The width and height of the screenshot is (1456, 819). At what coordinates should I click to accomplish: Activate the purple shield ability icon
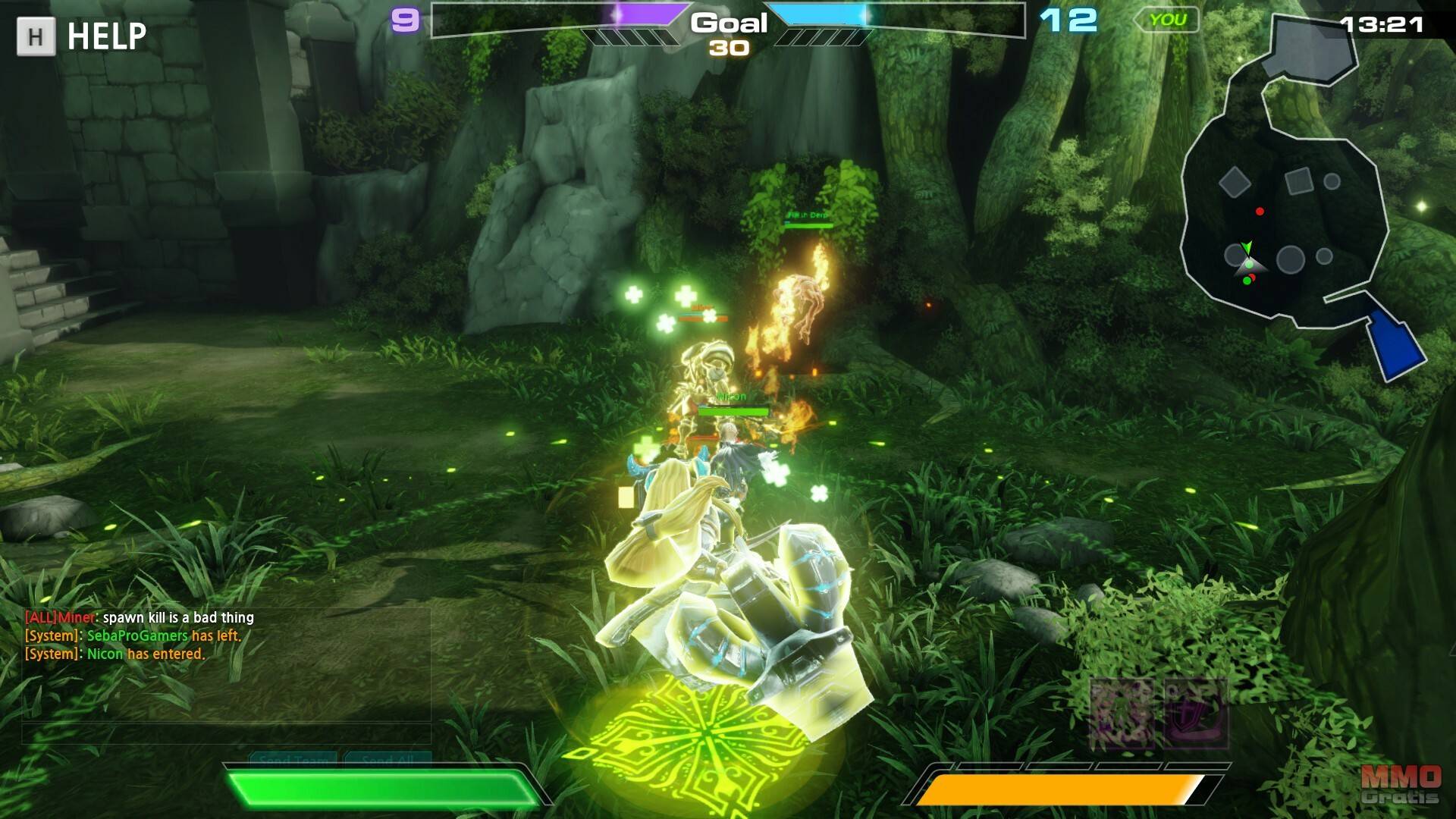coord(1196,713)
